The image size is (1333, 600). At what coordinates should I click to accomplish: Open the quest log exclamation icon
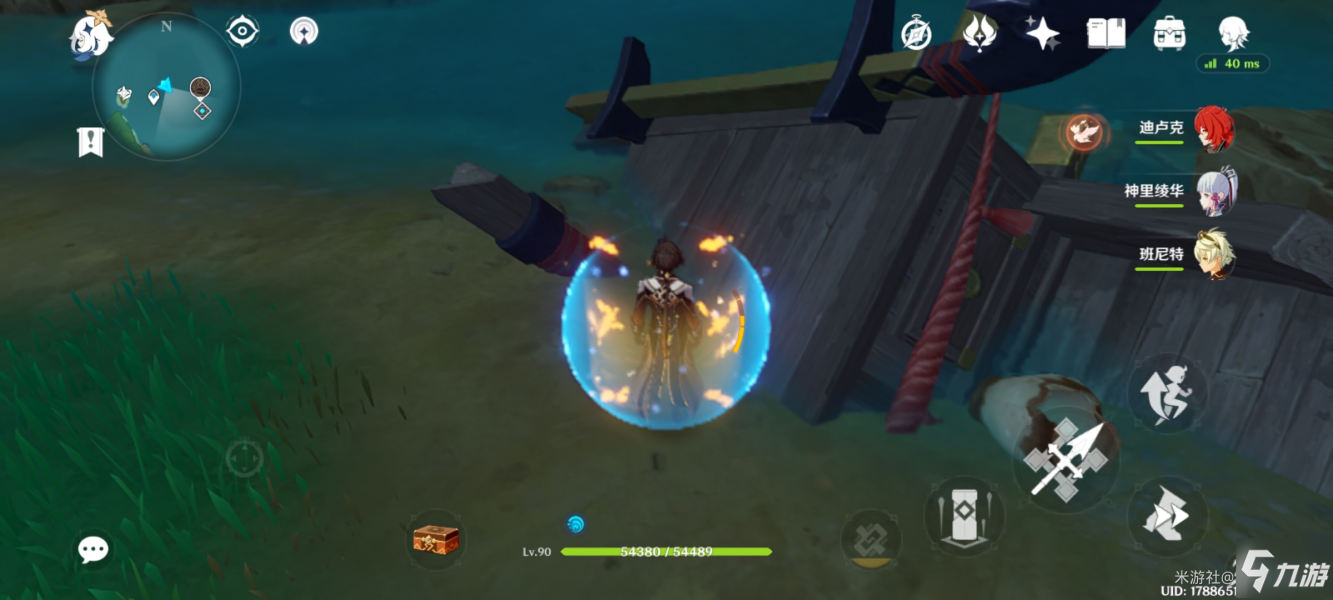tap(91, 142)
